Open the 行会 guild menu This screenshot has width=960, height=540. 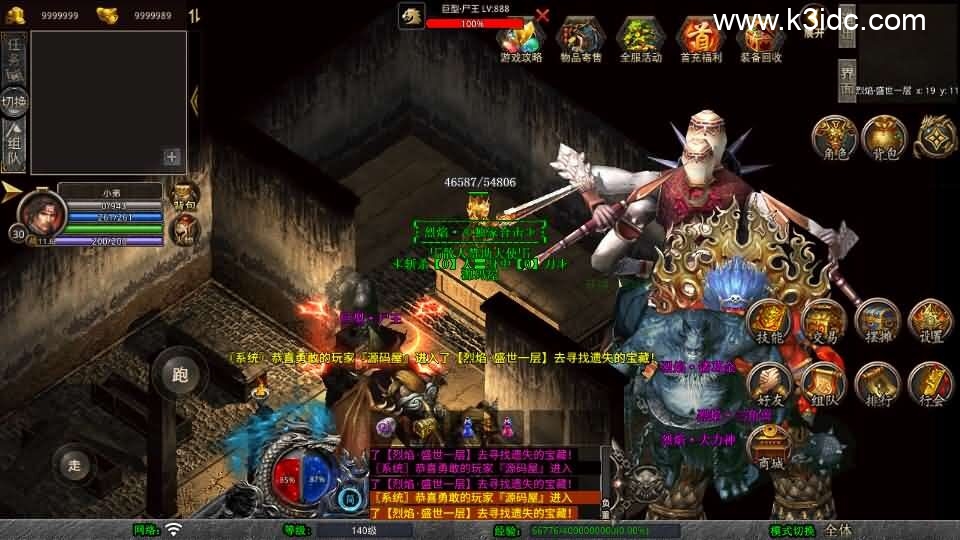coord(930,383)
